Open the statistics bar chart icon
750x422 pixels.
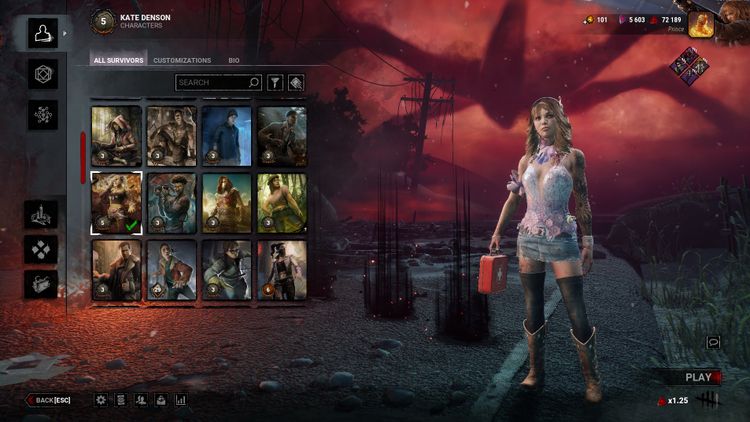pyautogui.click(x=181, y=400)
